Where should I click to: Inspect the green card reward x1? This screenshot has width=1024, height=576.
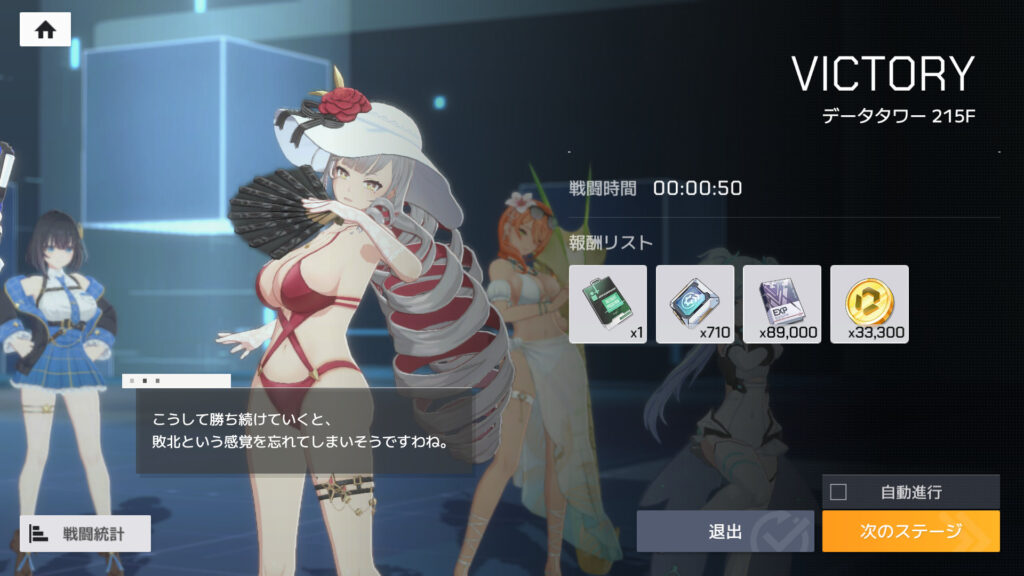click(608, 304)
